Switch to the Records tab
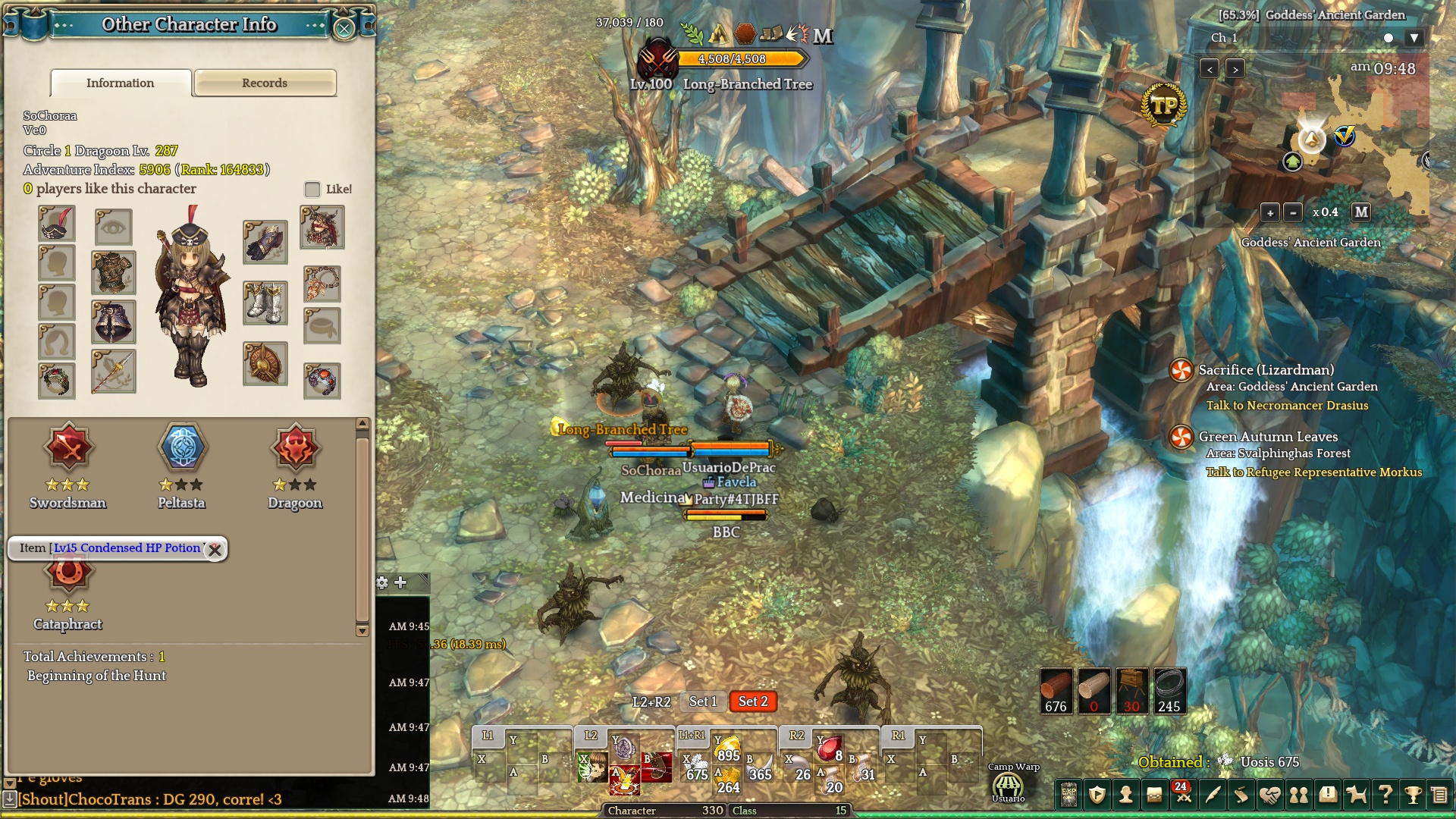1456x819 pixels. [x=265, y=83]
